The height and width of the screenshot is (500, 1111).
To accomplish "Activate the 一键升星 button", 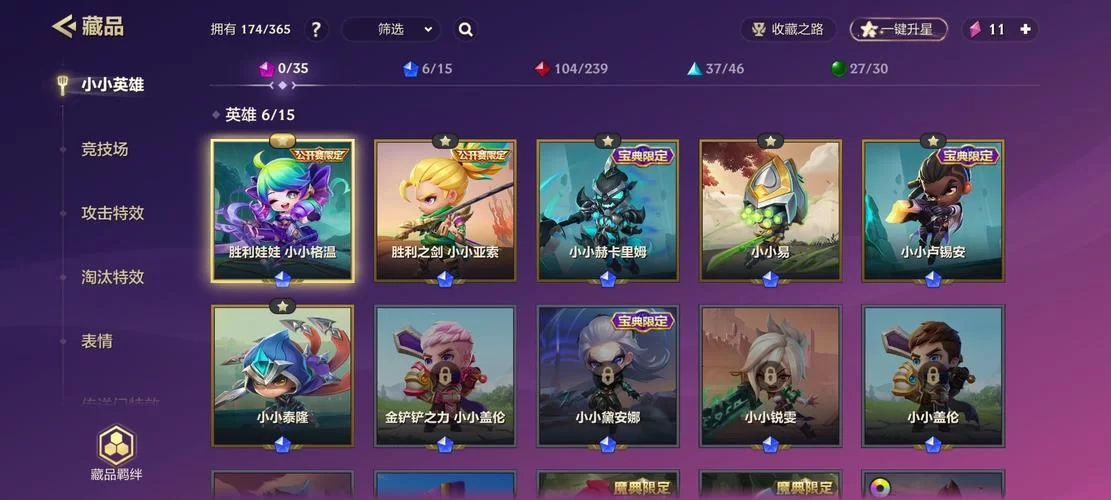I will (898, 29).
